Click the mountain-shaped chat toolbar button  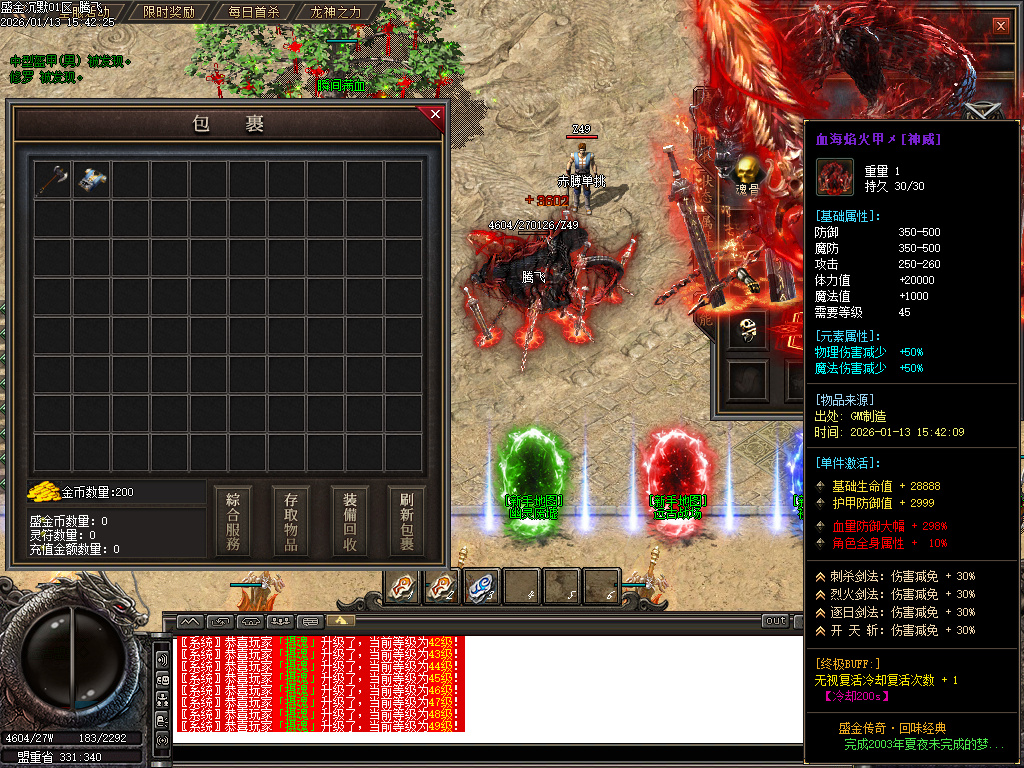point(190,621)
